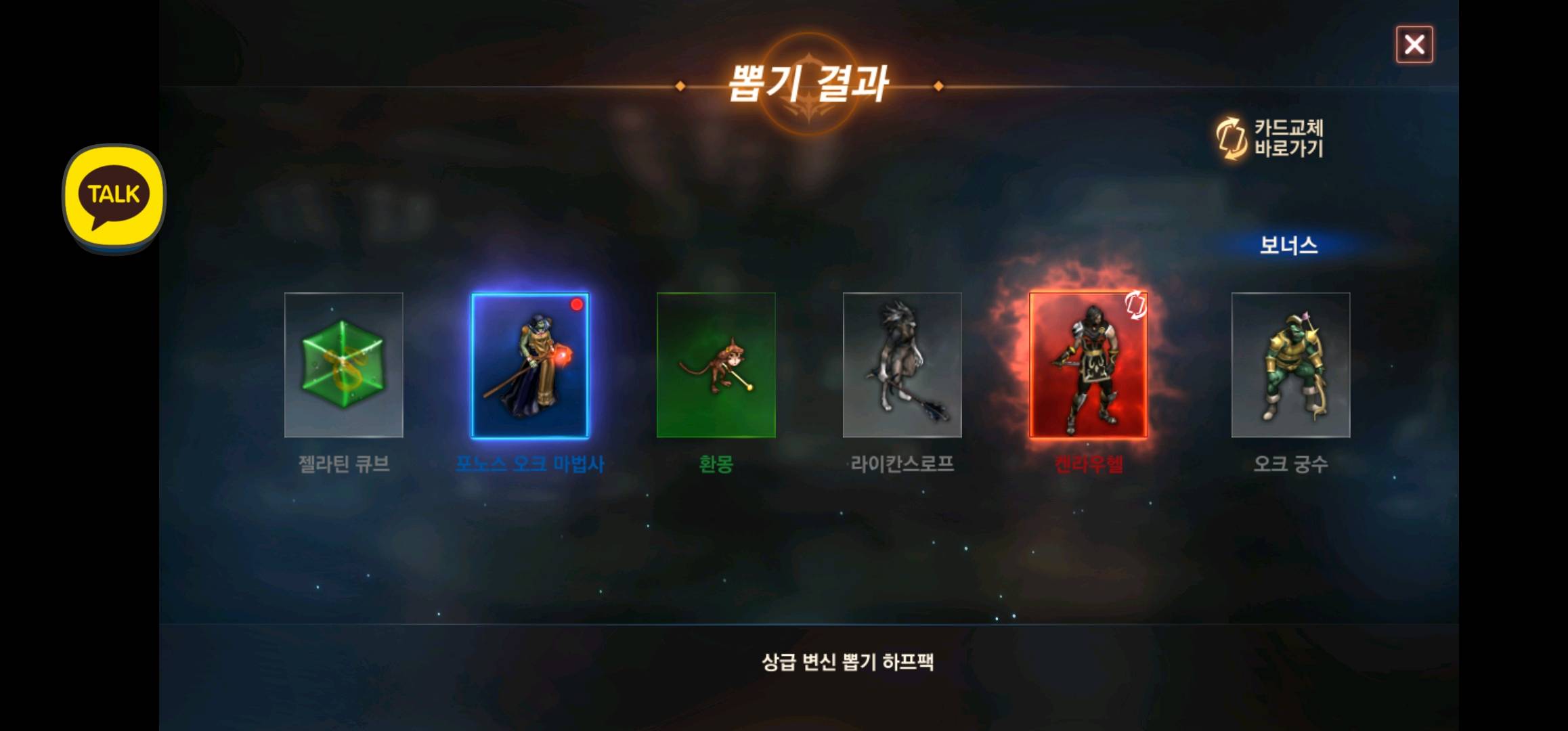
Task: Tap the 오크 궁수 archer card
Action: [1289, 365]
